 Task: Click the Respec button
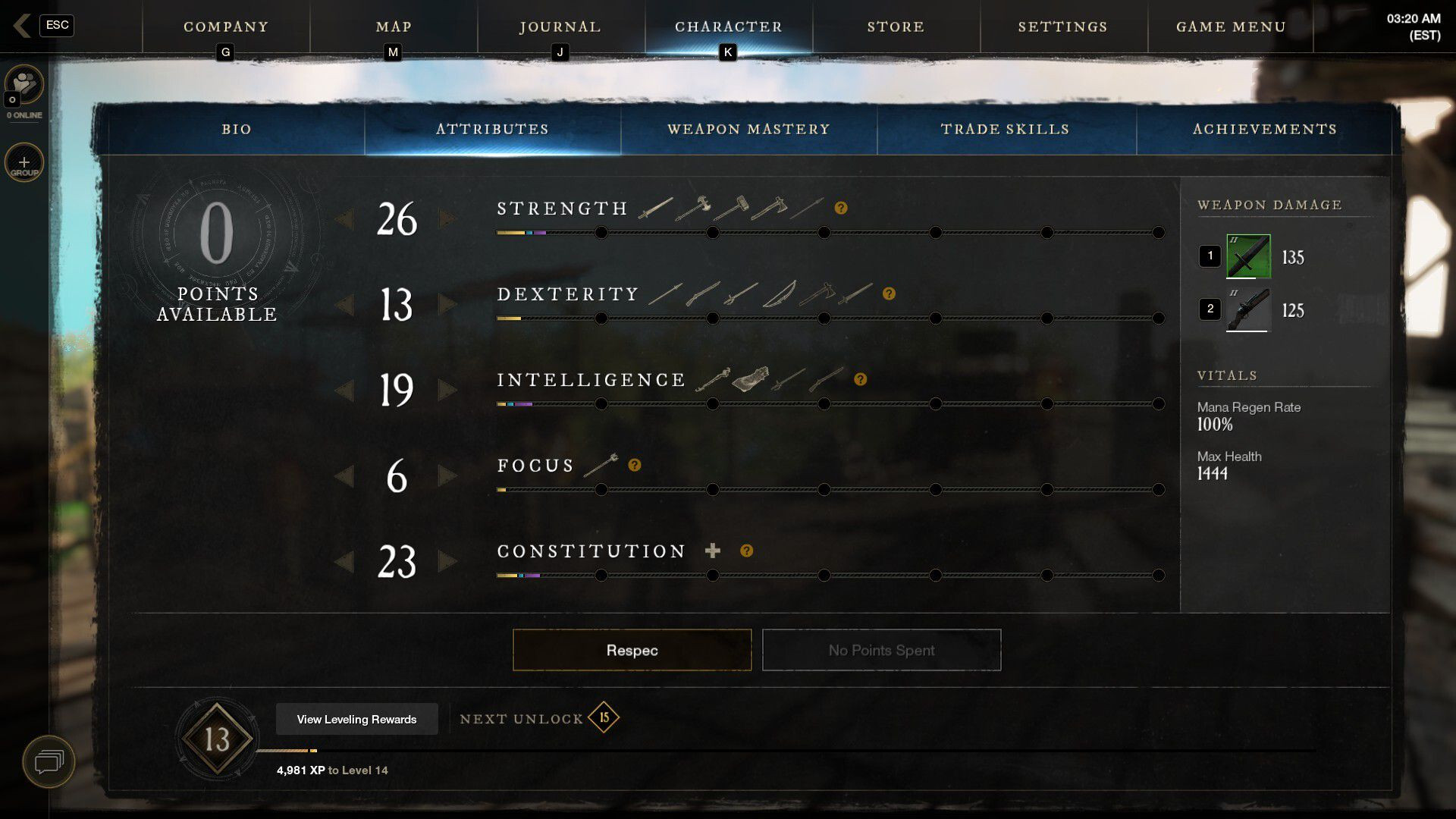(x=632, y=650)
